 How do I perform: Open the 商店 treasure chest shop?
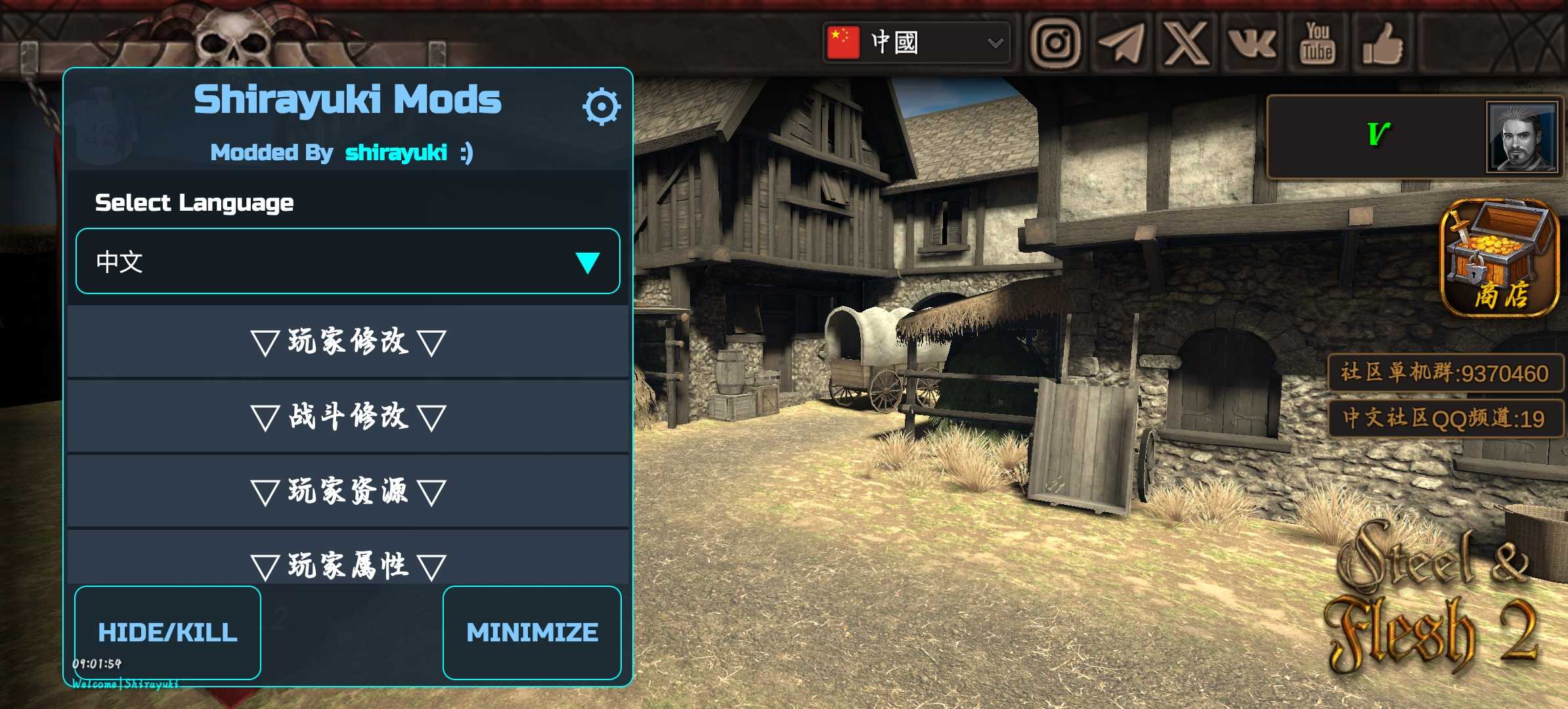tap(1499, 257)
